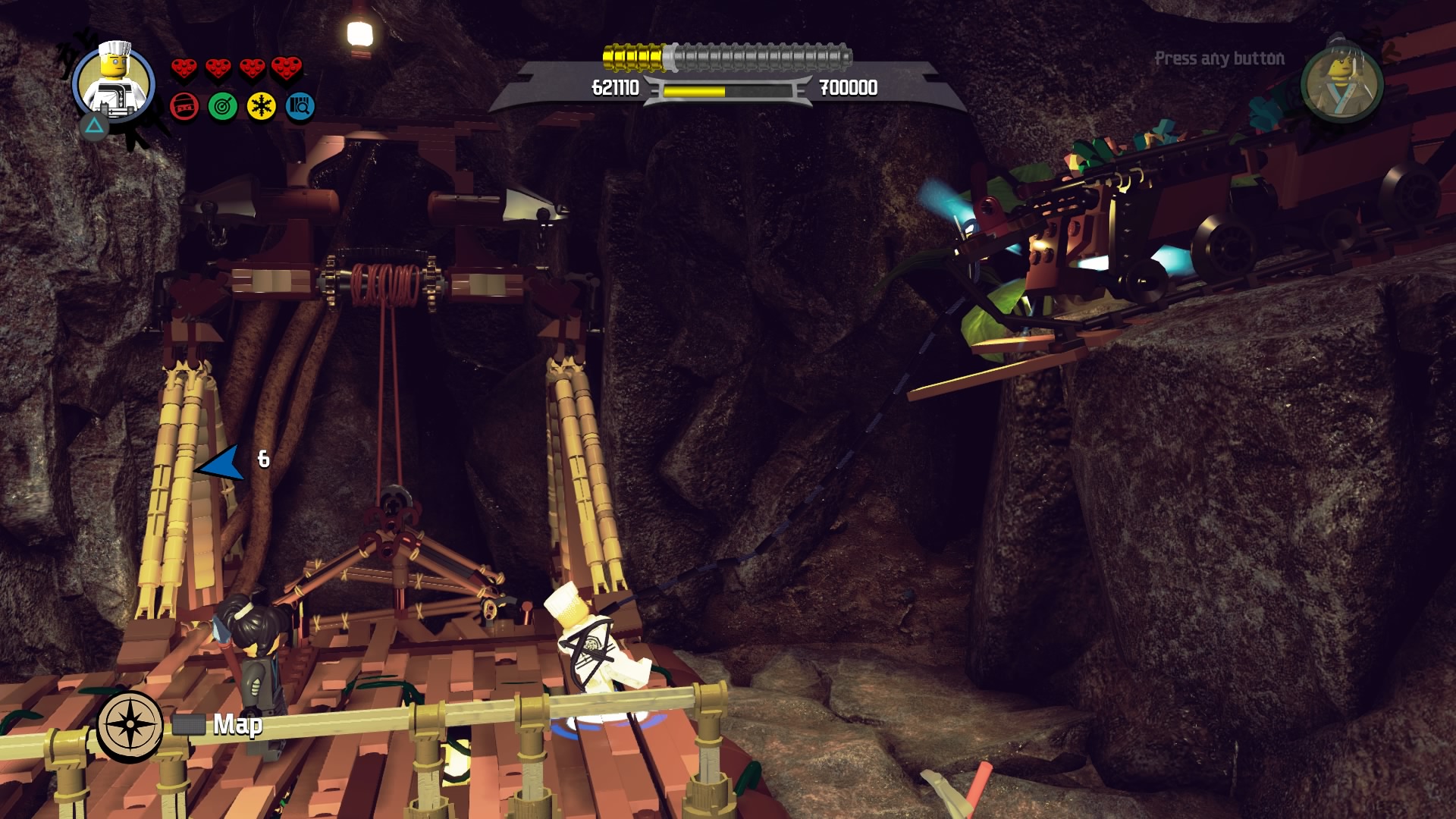Select the blue barcode scanner ability icon
Image resolution: width=1456 pixels, height=819 pixels.
point(300,107)
